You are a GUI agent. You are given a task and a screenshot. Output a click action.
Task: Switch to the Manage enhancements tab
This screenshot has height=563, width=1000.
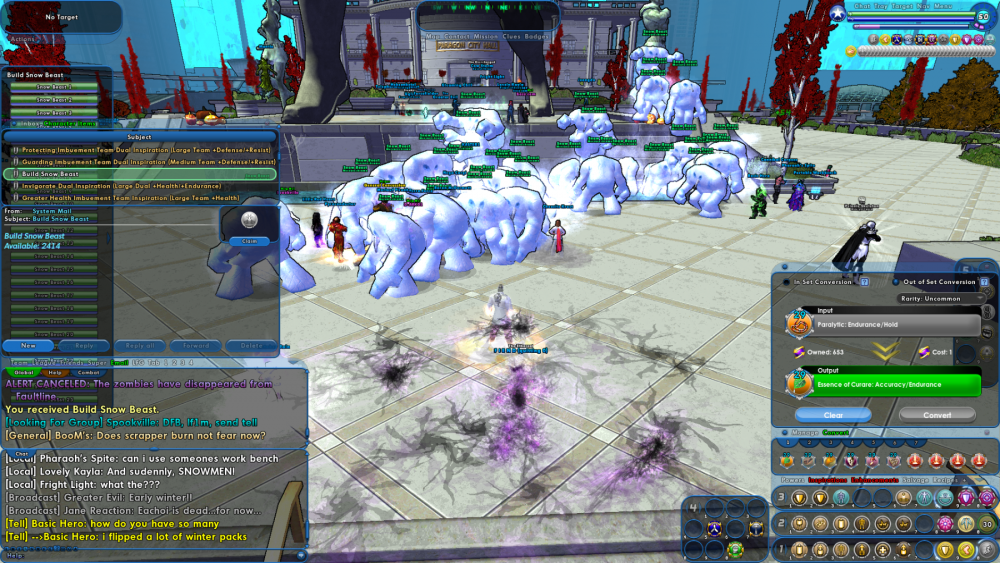805,433
